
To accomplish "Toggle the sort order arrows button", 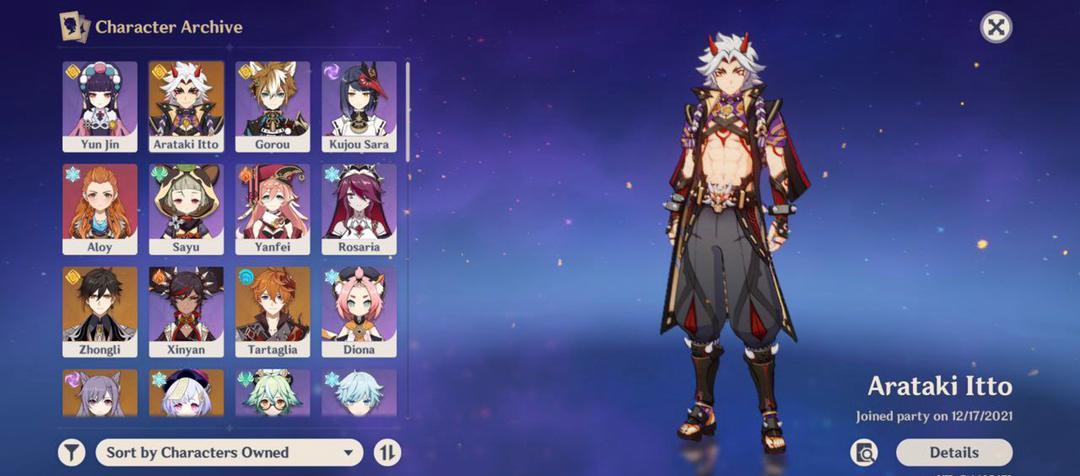I will pos(387,452).
